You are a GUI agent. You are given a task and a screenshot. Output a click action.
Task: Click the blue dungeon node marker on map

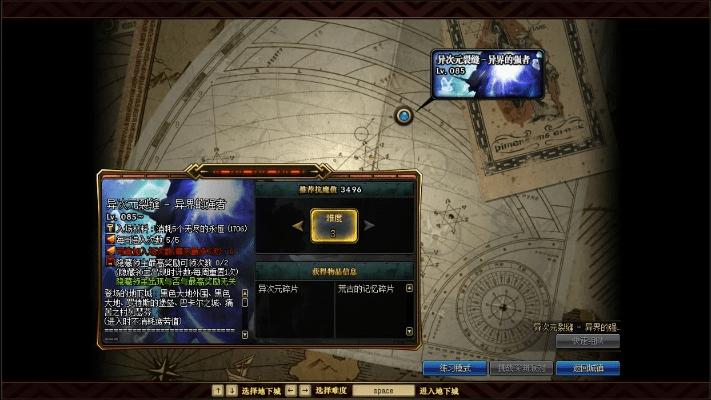404,116
